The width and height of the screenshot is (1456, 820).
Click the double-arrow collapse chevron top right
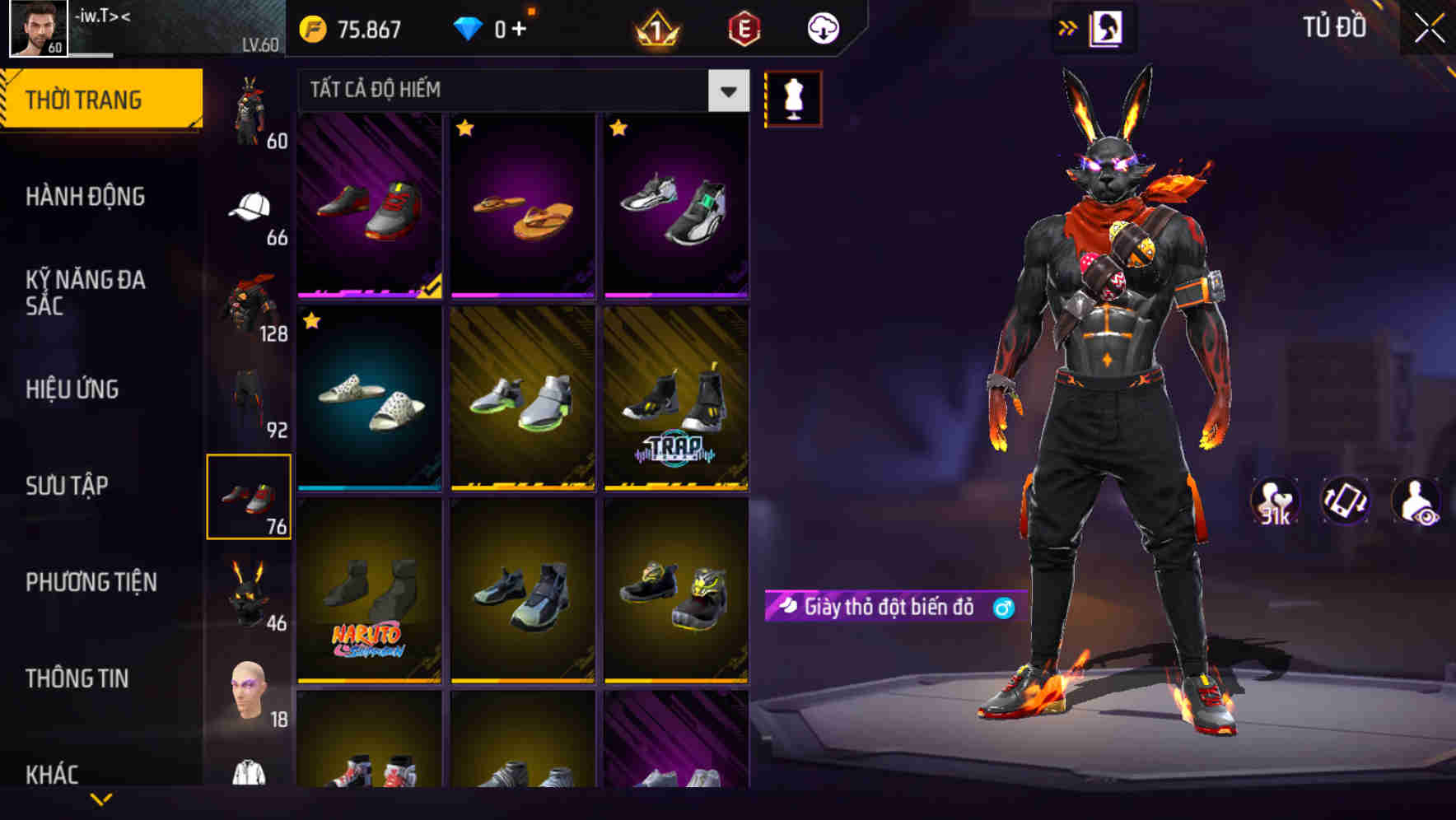pos(1068,27)
